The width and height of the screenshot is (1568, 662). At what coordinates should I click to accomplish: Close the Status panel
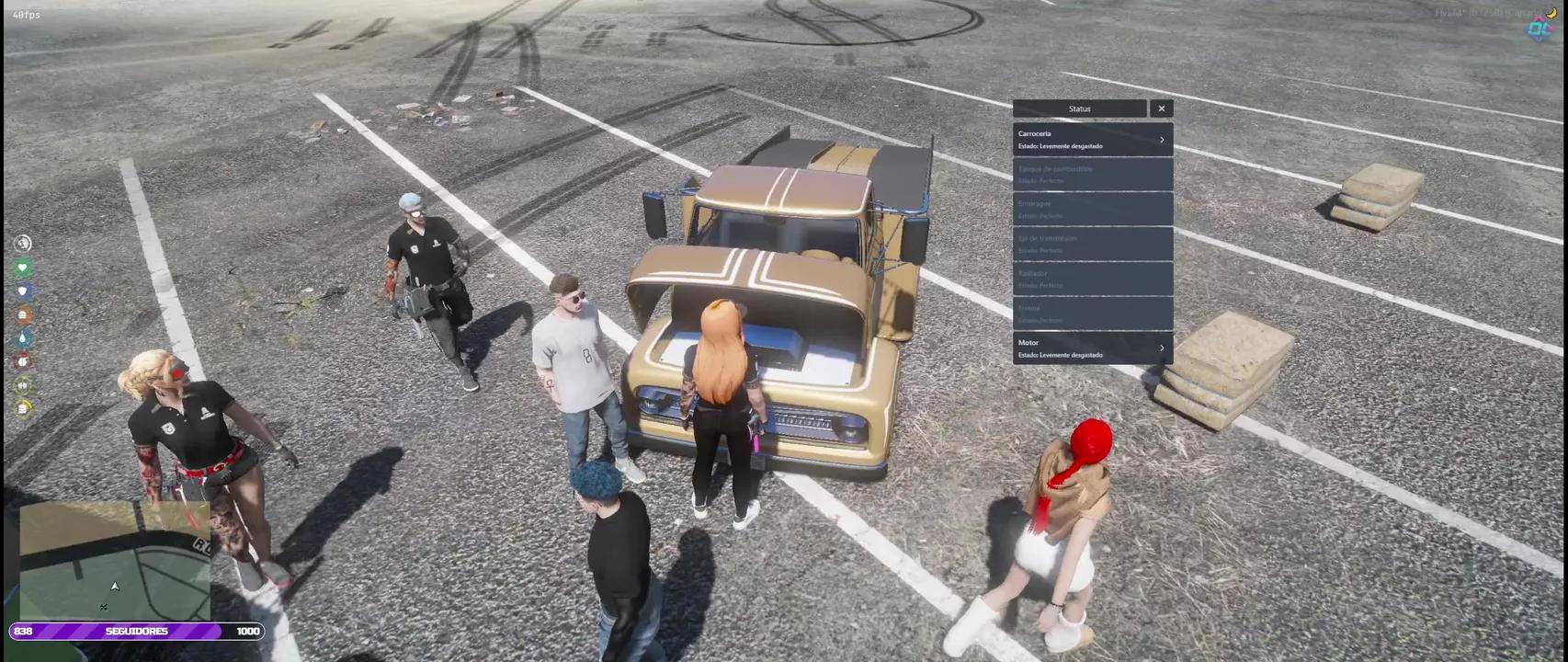1162,108
